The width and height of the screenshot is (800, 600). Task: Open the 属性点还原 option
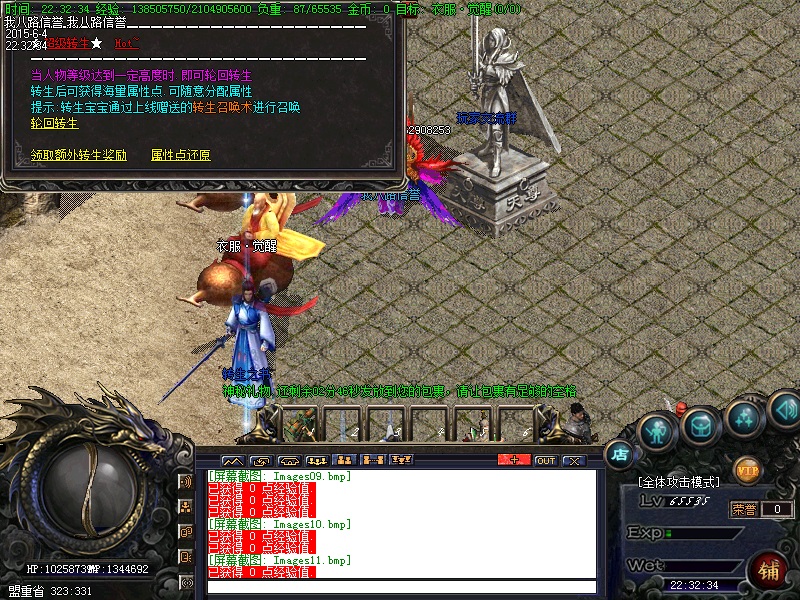(x=181, y=155)
